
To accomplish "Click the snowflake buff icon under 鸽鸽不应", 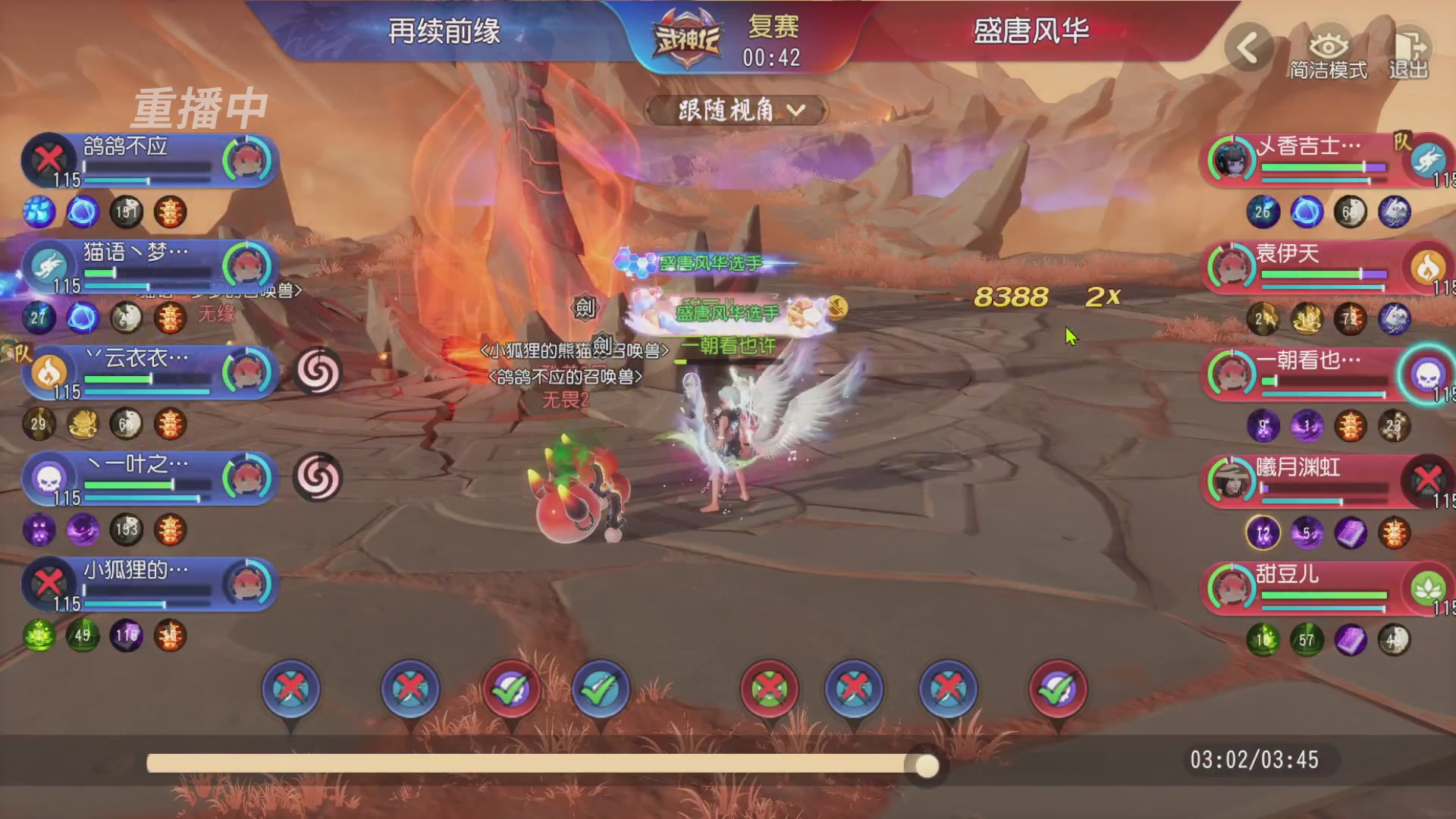I will tap(39, 213).
